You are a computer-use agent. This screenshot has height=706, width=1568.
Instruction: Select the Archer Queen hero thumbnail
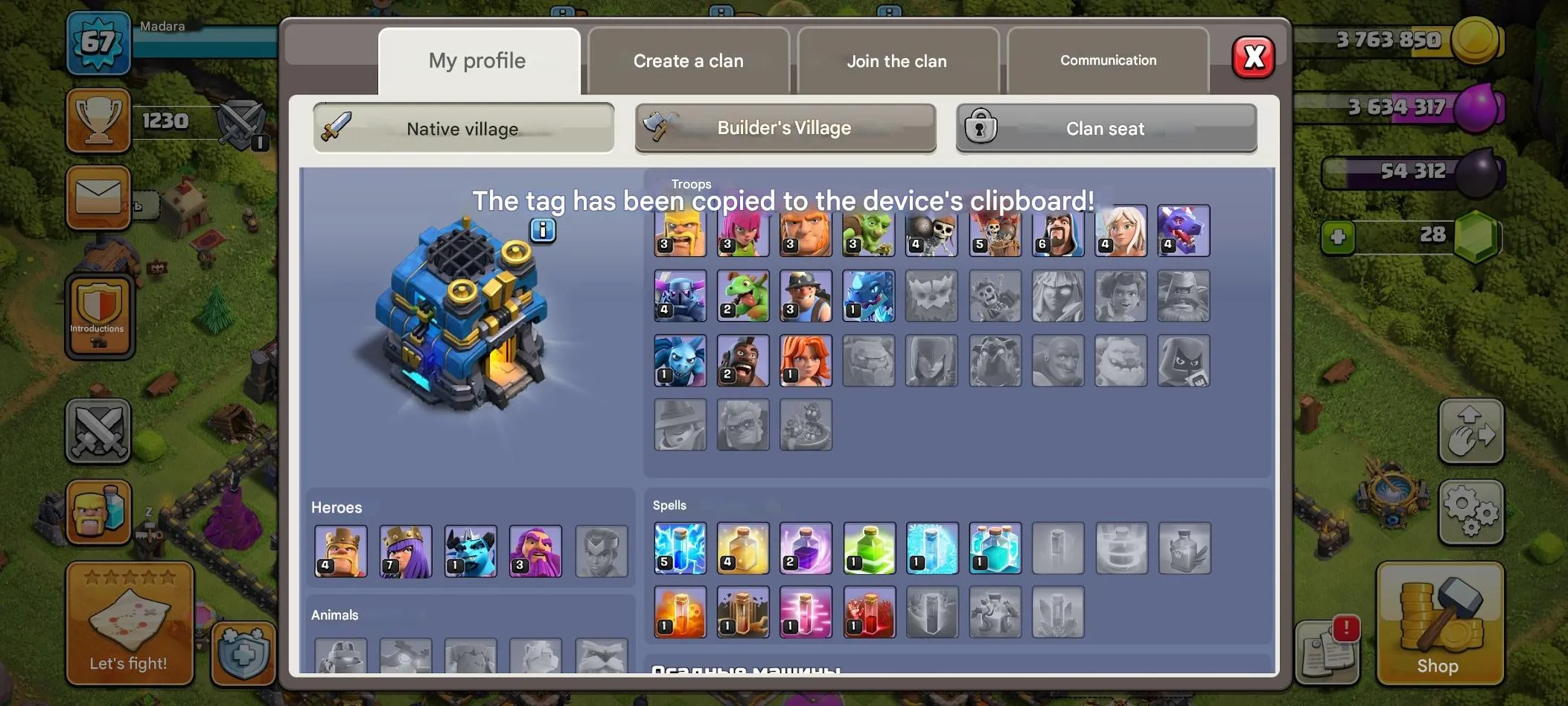405,551
